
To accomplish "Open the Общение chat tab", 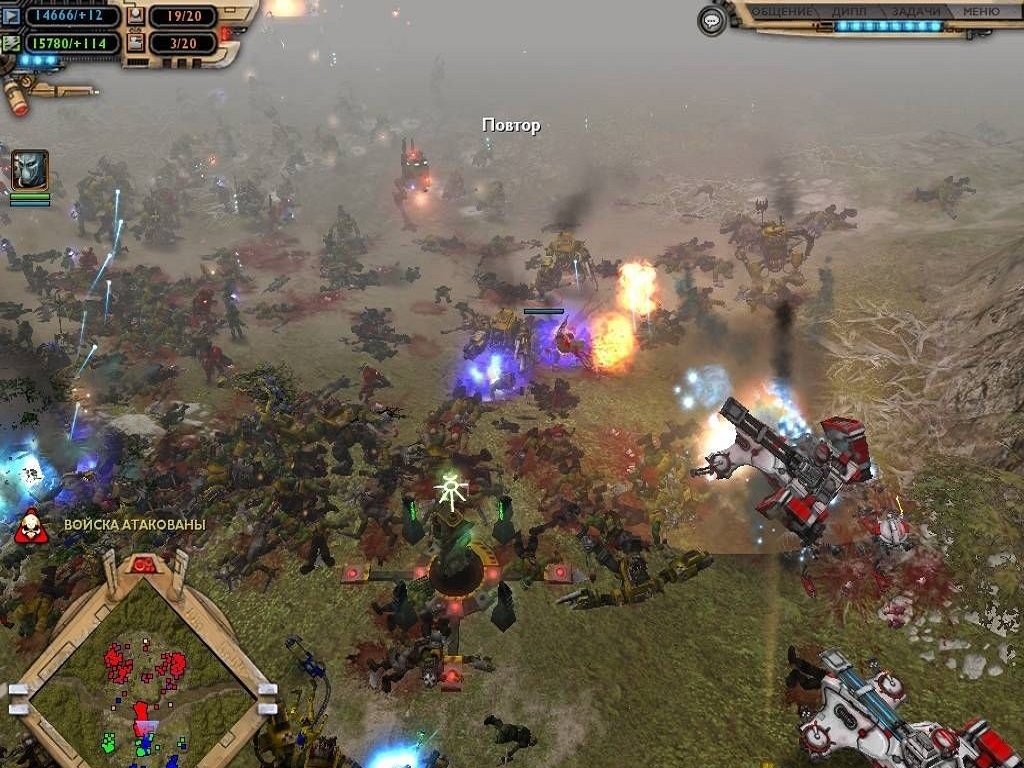I will (782, 12).
